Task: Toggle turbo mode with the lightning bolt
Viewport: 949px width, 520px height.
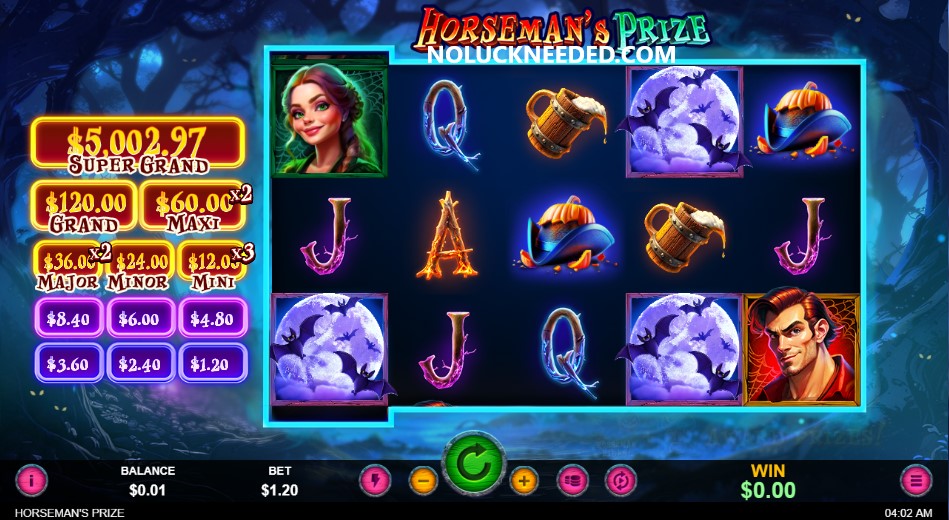Action: tap(374, 481)
